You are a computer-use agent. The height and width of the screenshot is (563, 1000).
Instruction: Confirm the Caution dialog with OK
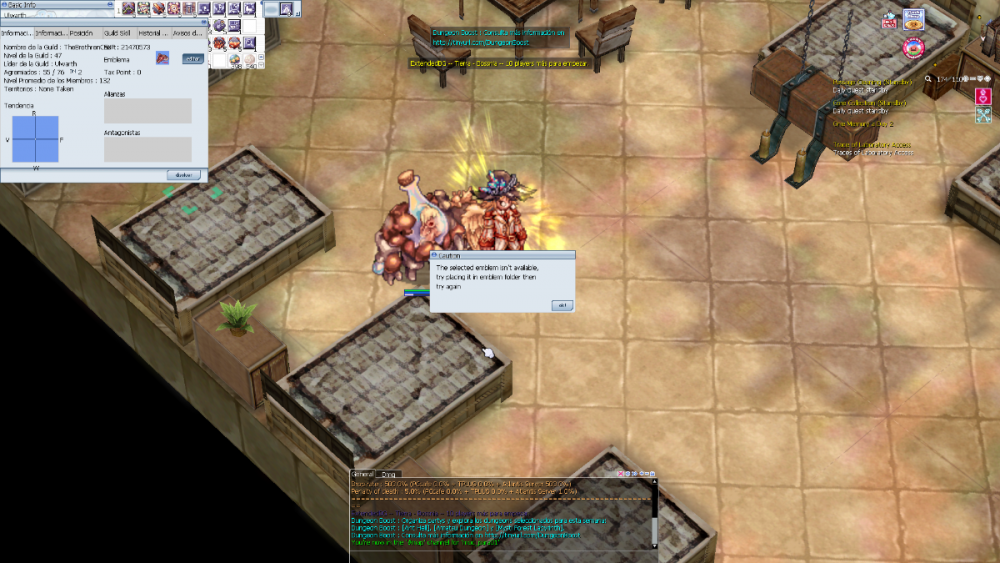tap(561, 305)
